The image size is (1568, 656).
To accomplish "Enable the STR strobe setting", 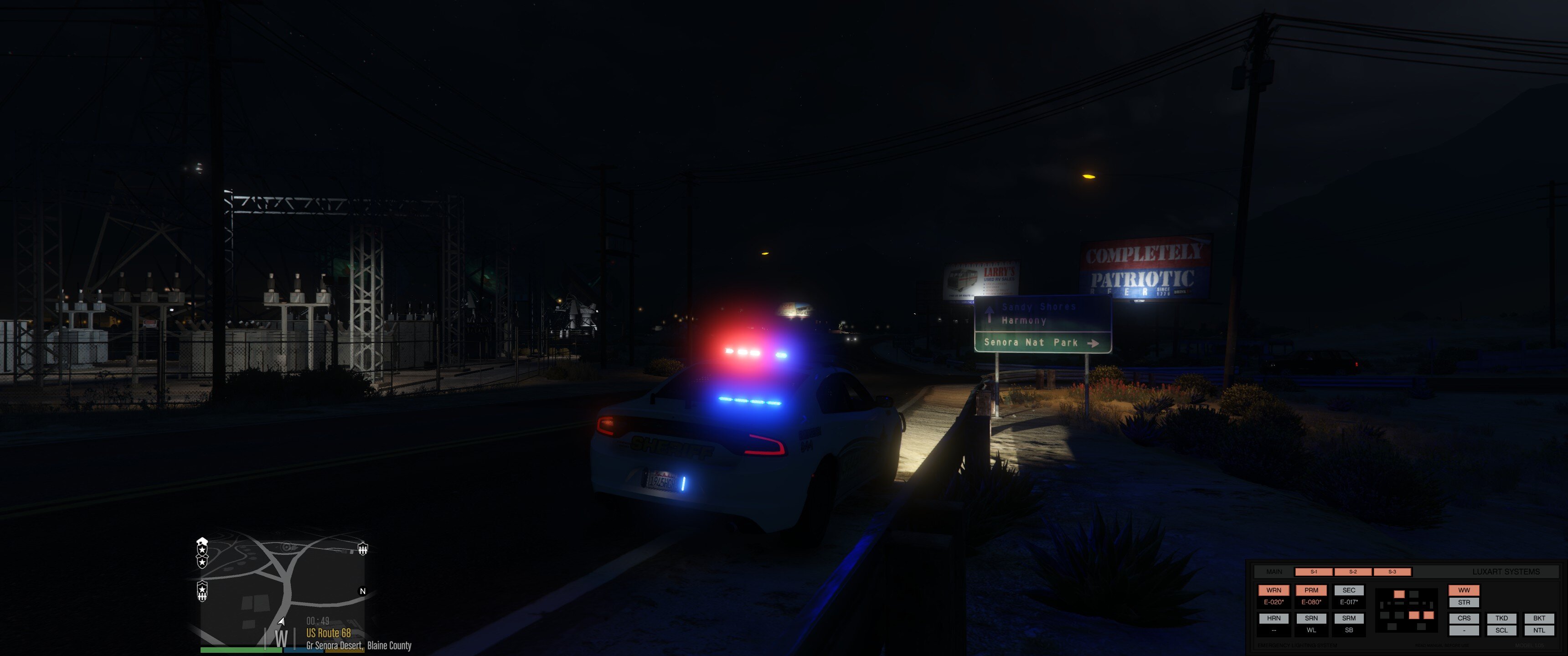I will [1464, 602].
